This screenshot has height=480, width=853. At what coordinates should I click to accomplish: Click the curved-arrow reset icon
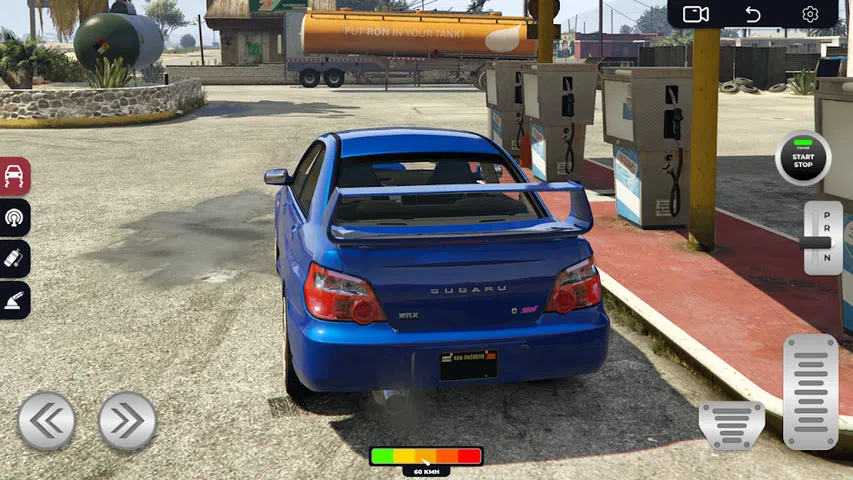click(753, 14)
